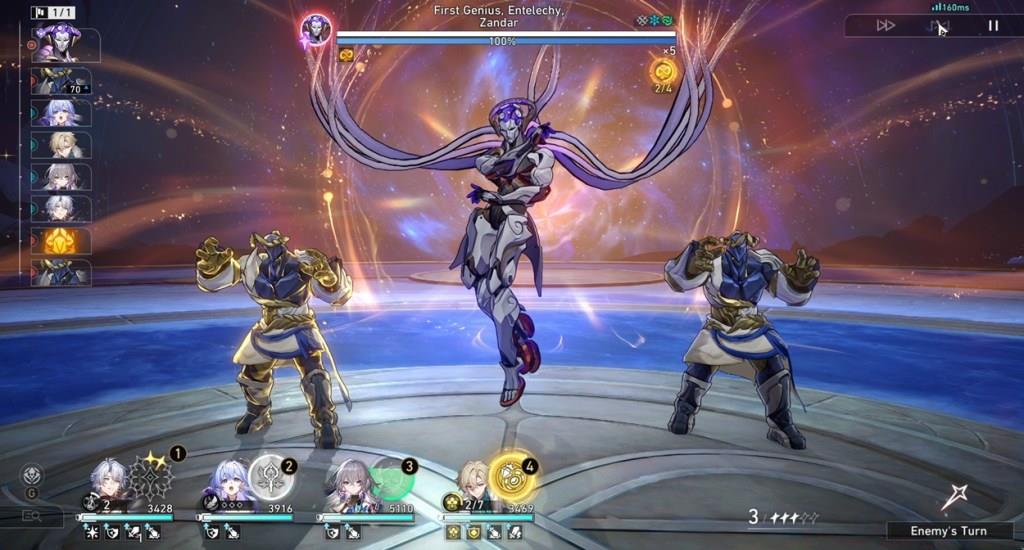Select the blond character in the turn order
Viewport: 1024px width, 550px height.
pos(60,144)
